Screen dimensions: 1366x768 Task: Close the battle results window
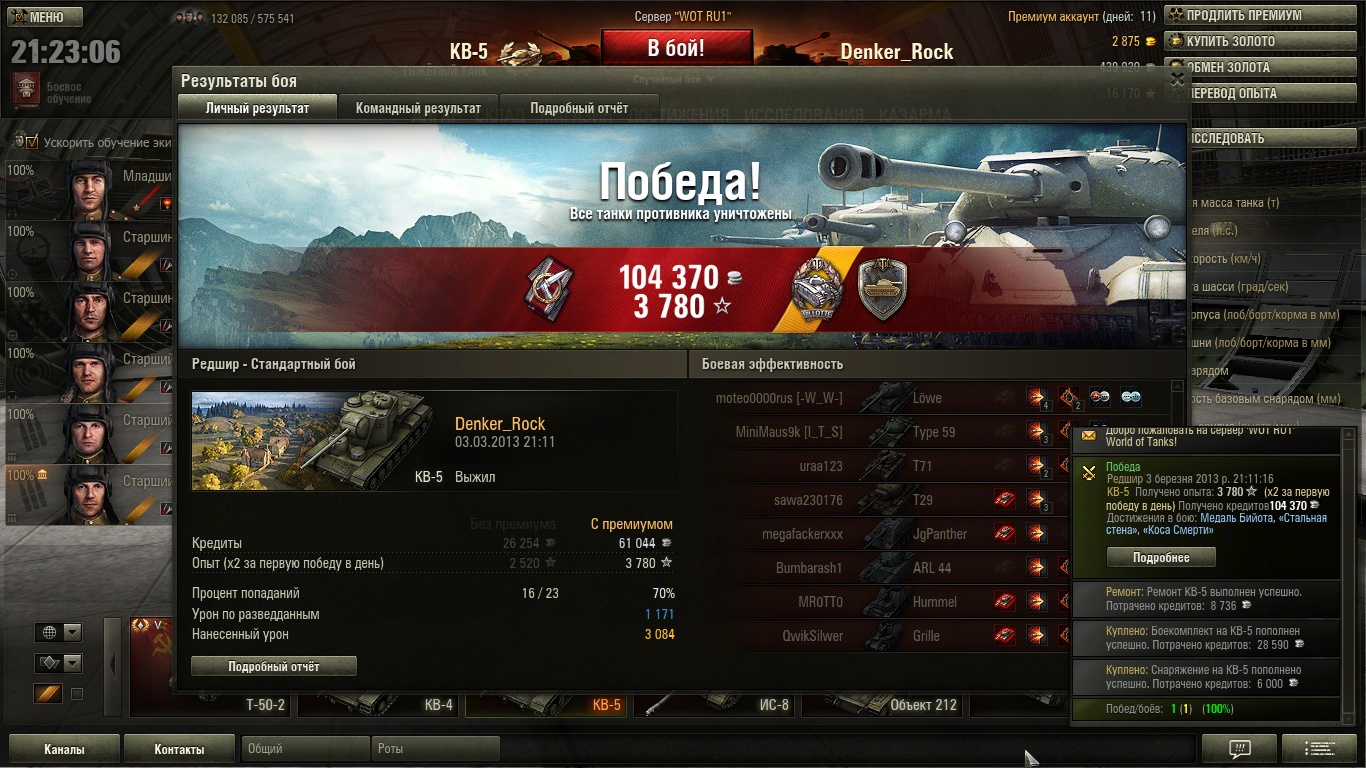tap(1177, 78)
